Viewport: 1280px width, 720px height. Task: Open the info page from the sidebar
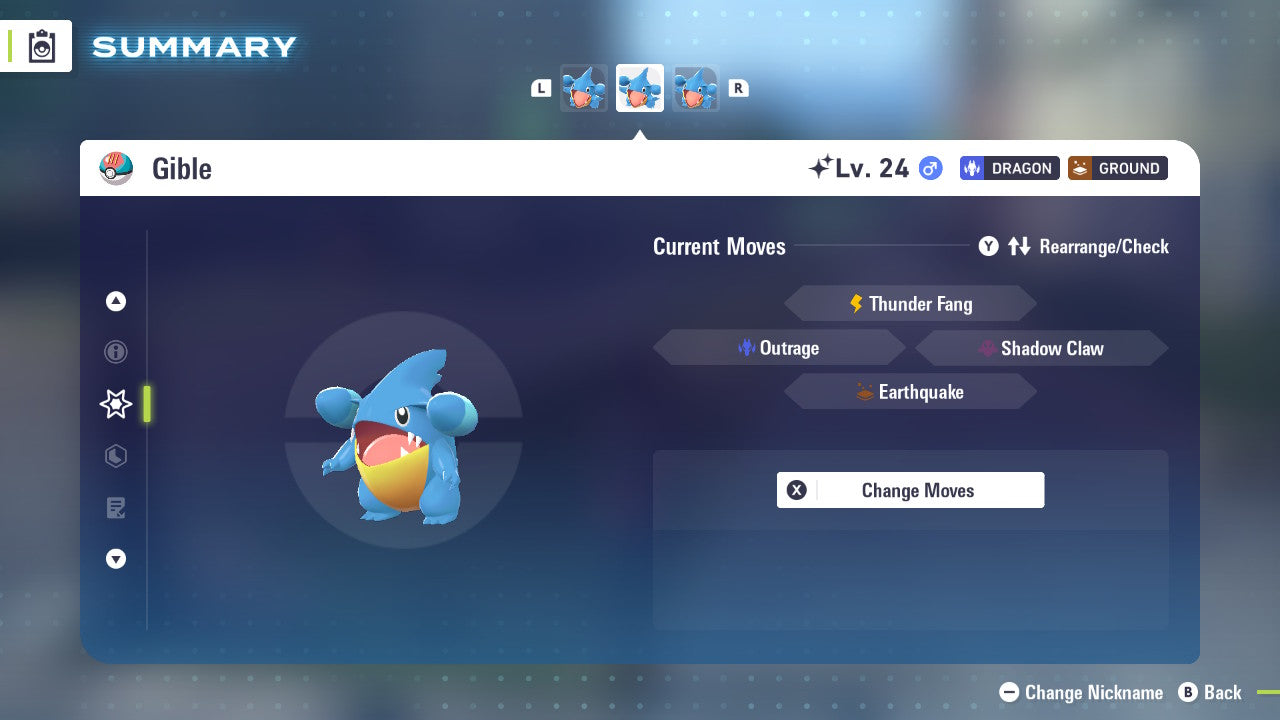(115, 352)
